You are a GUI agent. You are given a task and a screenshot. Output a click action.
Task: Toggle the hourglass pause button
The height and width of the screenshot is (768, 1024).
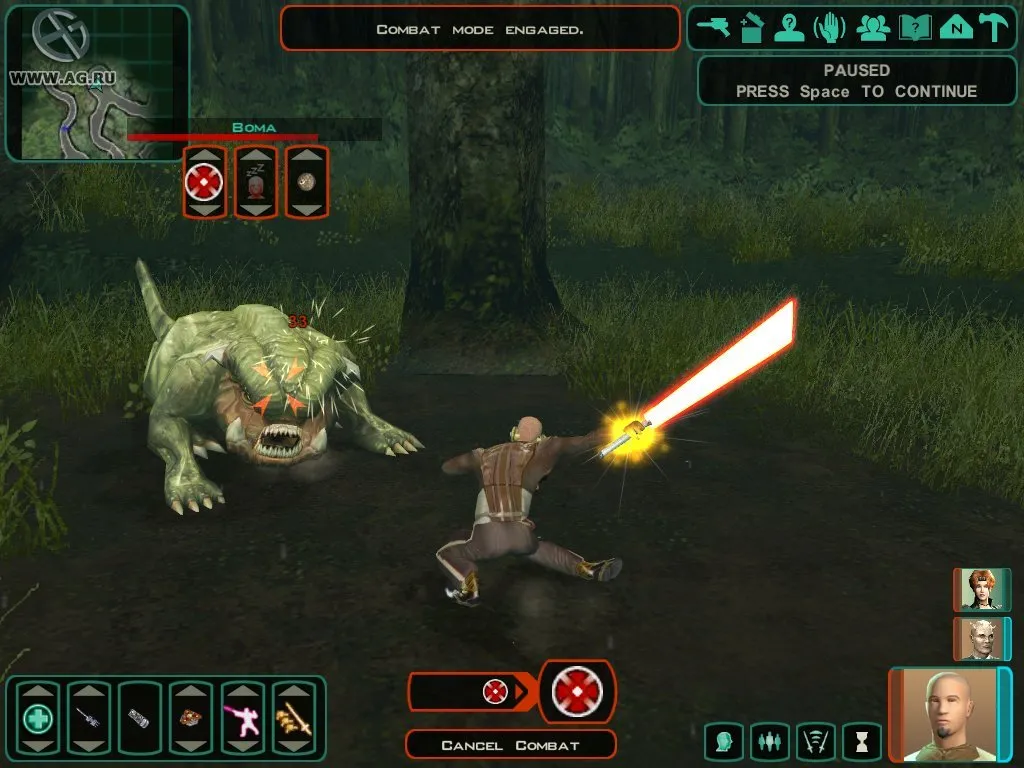click(x=862, y=742)
